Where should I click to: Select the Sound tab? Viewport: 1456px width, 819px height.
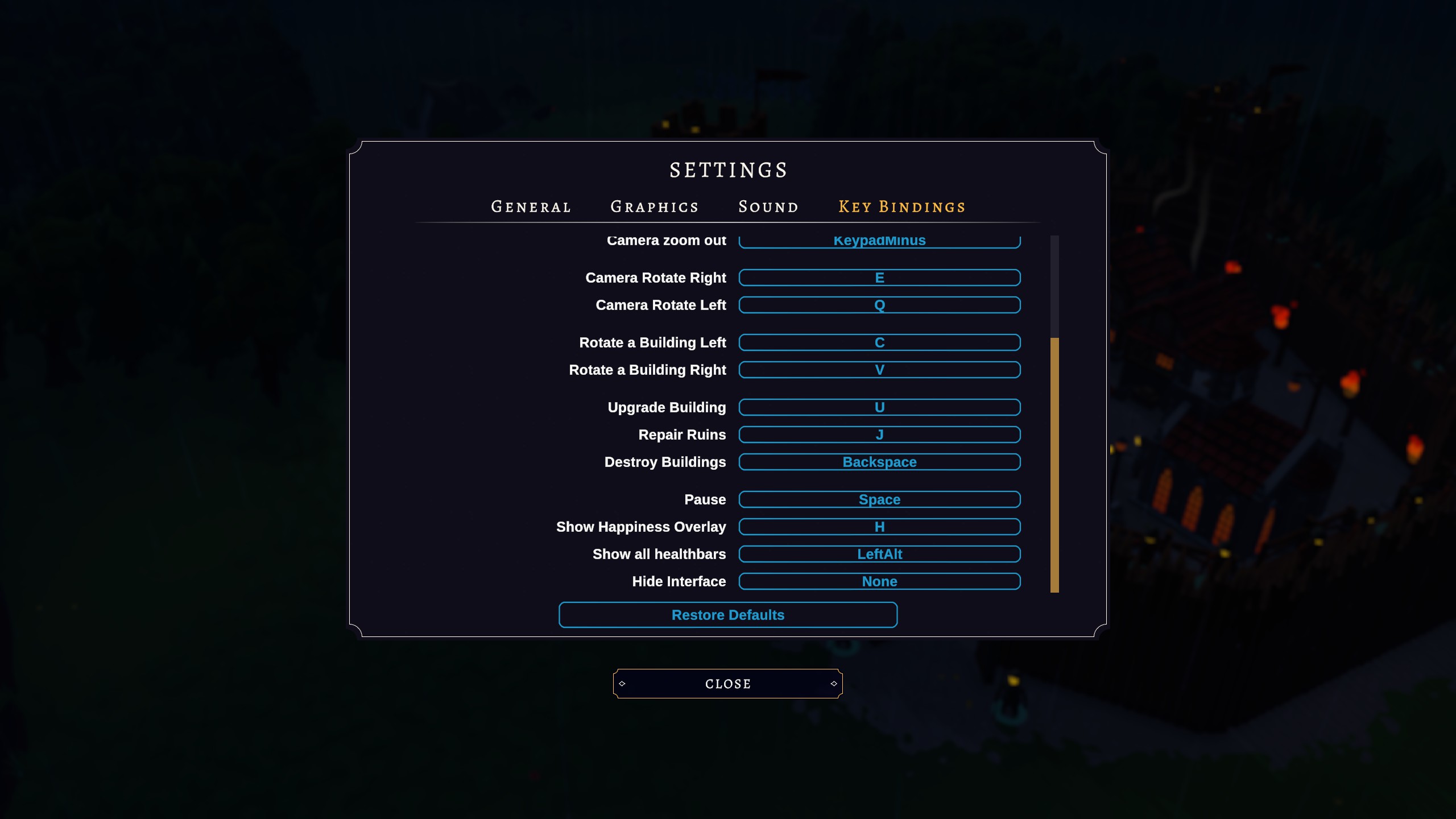[768, 207]
